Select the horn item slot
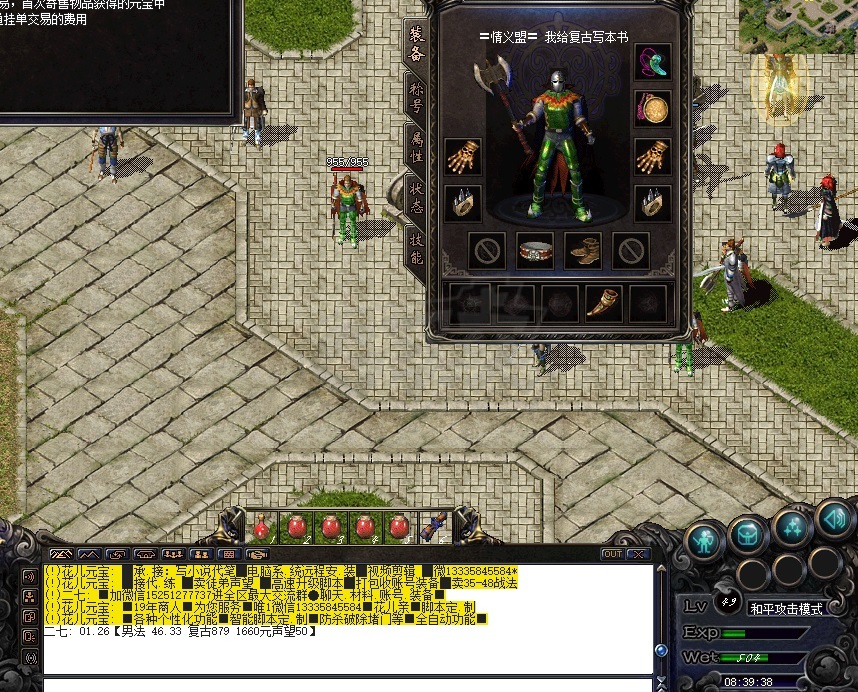The width and height of the screenshot is (858, 692). 601,303
